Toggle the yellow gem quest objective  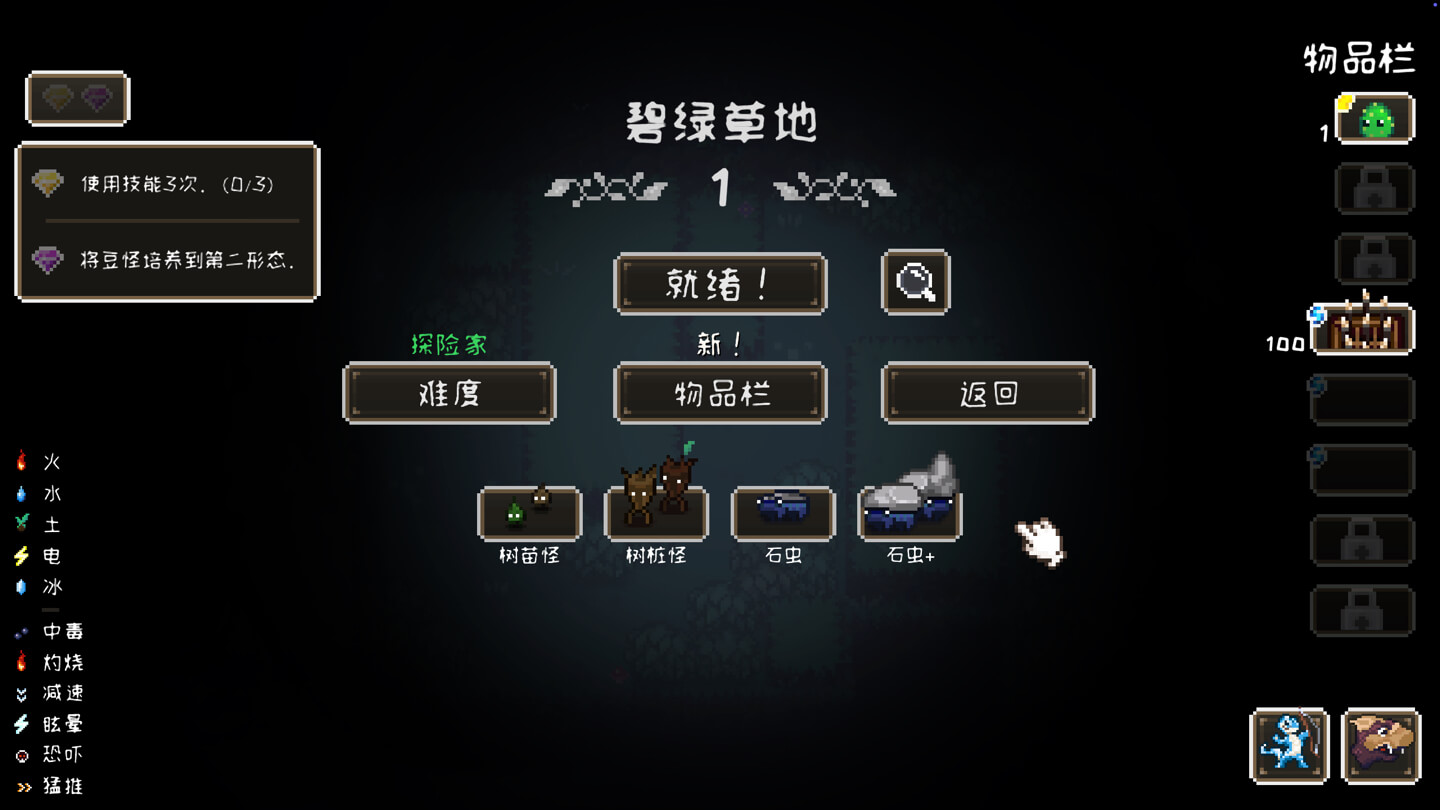click(x=48, y=184)
